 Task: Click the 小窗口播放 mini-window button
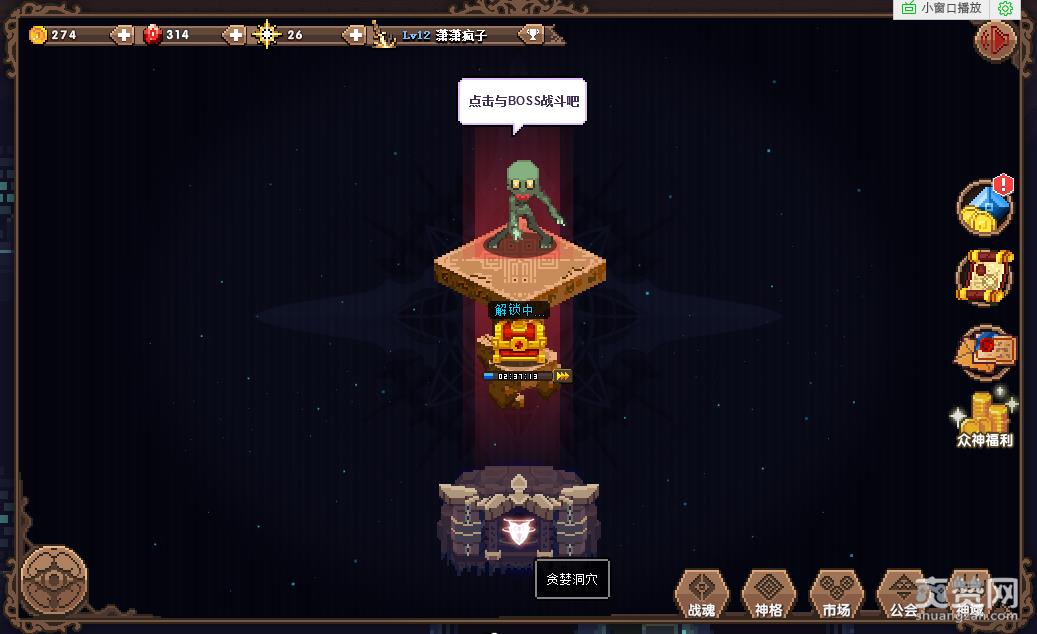coord(942,8)
